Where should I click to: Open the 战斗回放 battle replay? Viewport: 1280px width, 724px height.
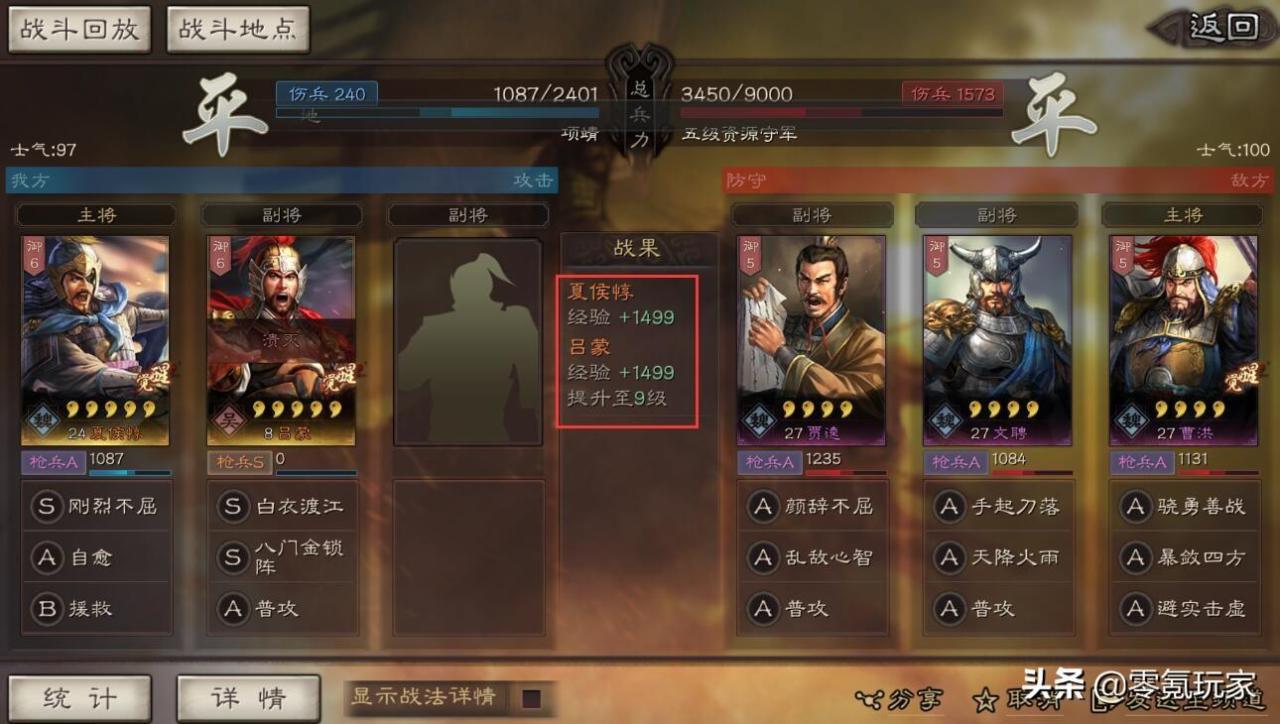pos(80,31)
